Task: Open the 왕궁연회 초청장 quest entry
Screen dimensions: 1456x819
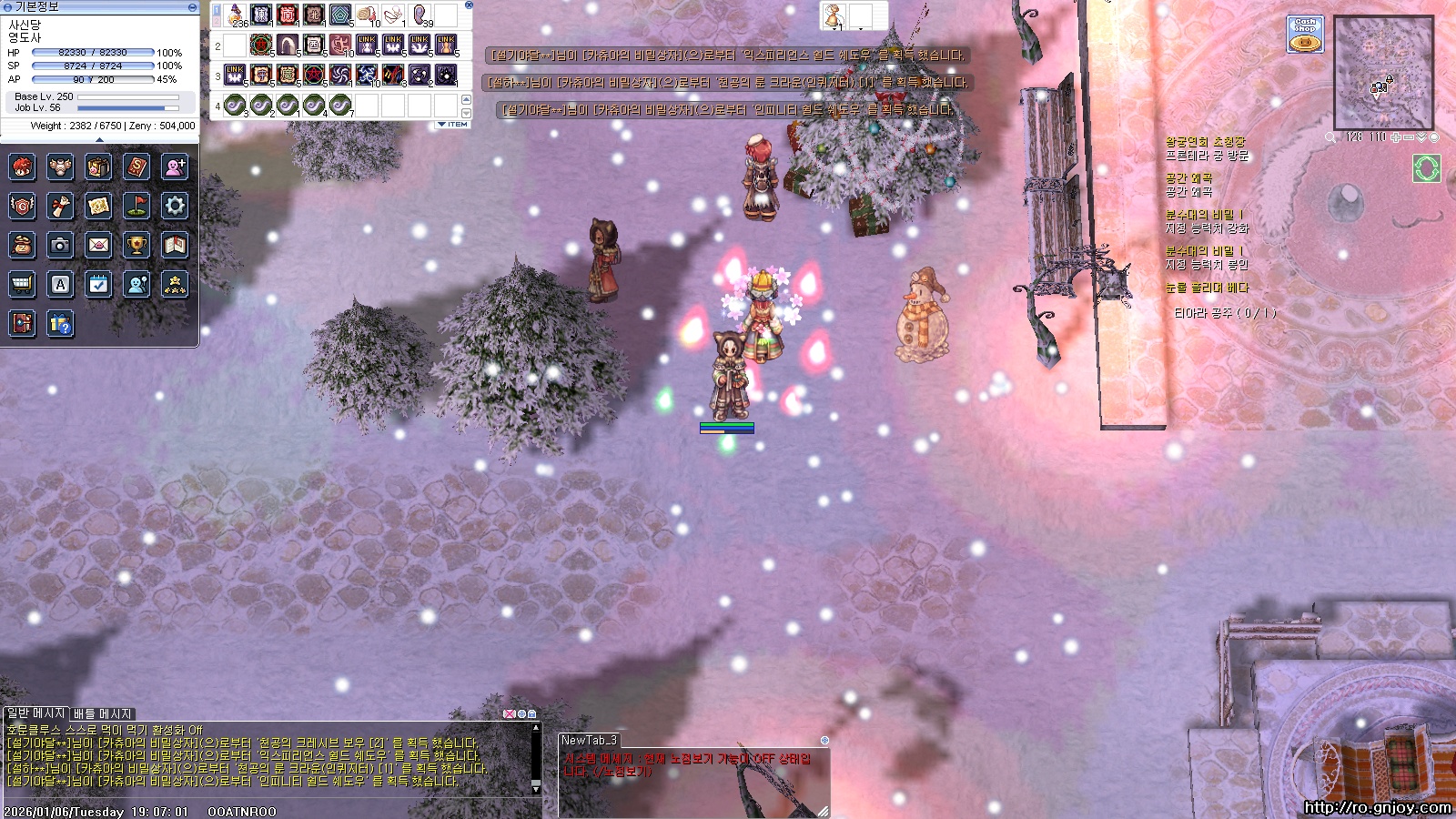Action: 1205,142
